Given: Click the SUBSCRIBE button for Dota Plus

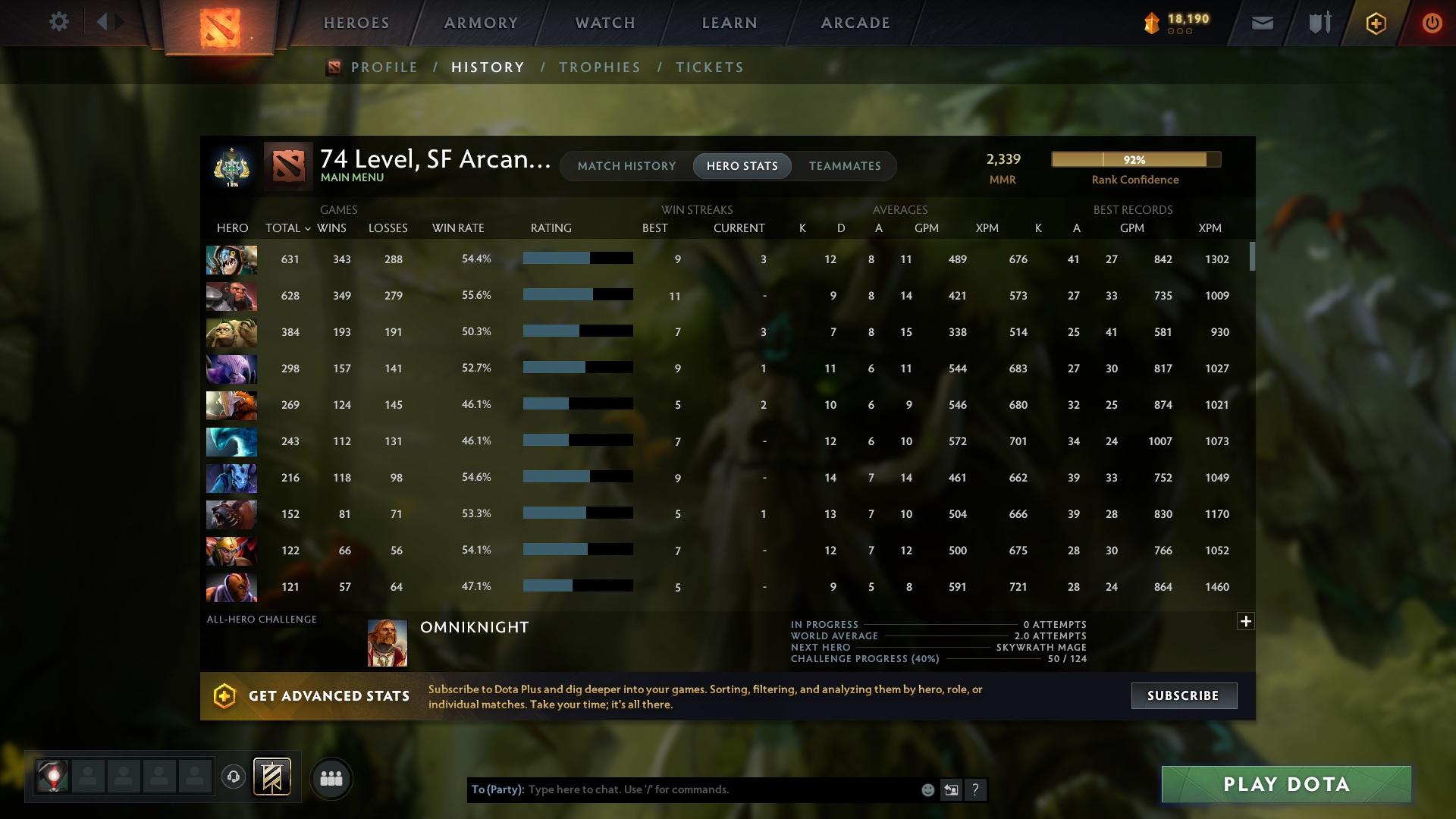Looking at the screenshot, I should click(x=1184, y=695).
